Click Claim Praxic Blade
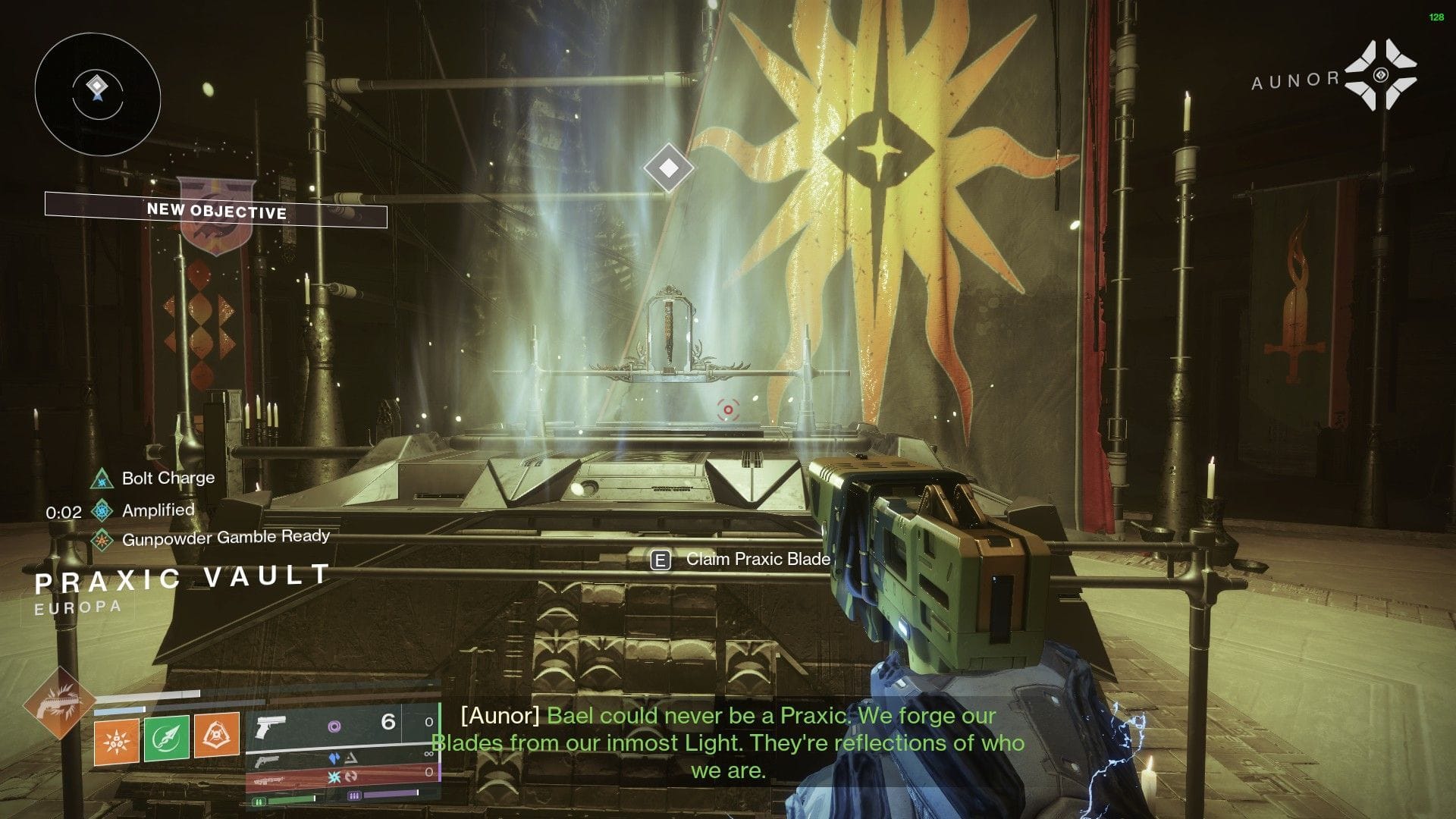The height and width of the screenshot is (819, 1456). click(758, 559)
